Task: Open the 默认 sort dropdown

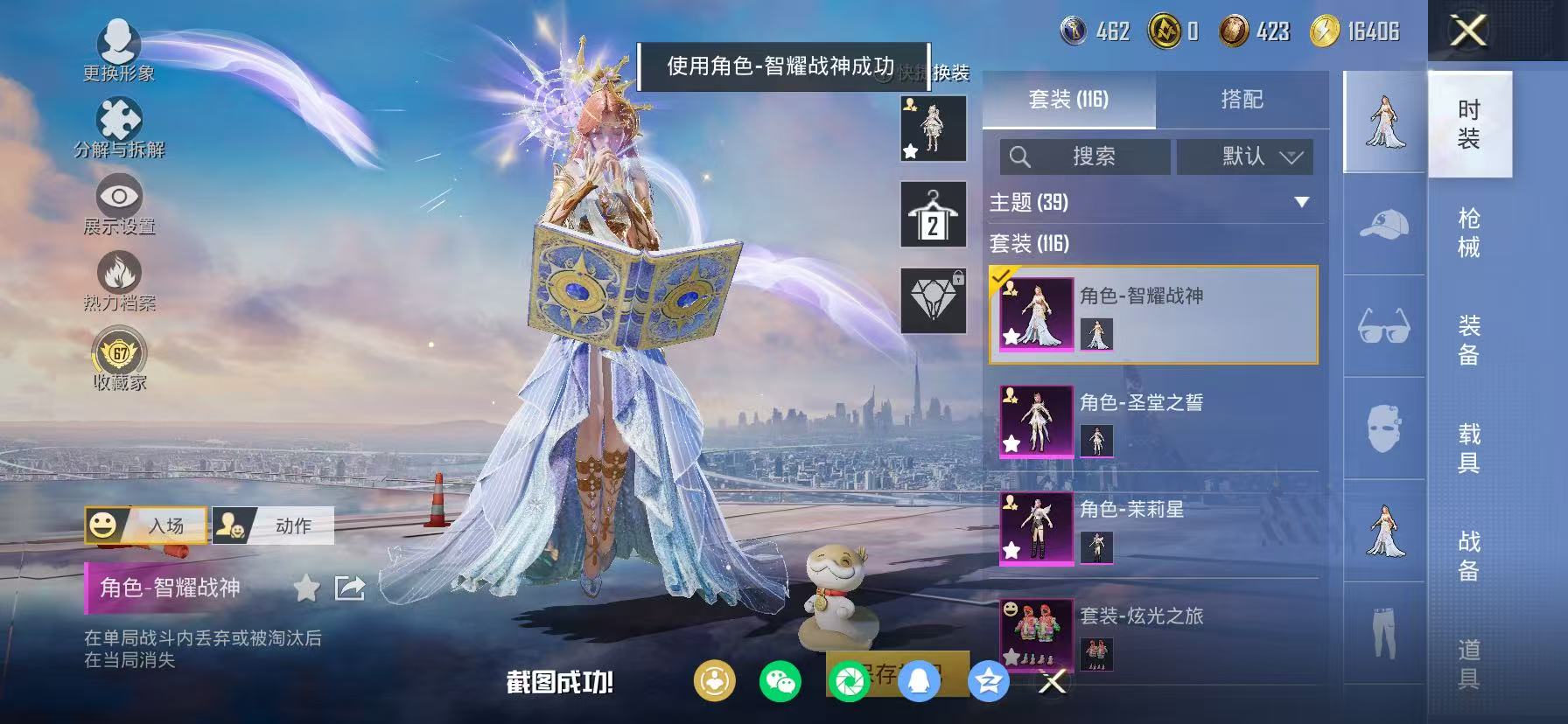Action: coord(1244,157)
